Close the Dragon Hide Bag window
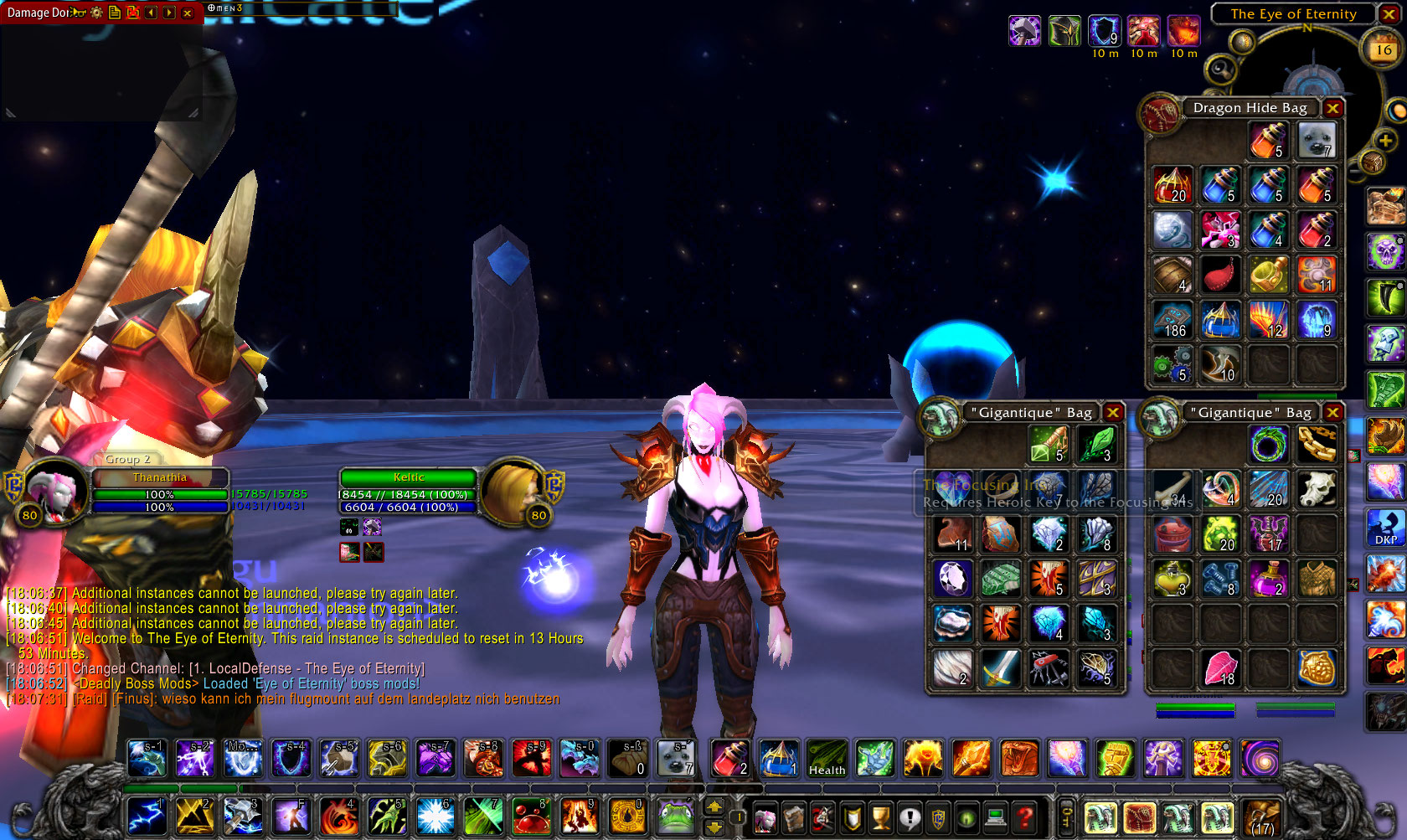 click(1332, 108)
